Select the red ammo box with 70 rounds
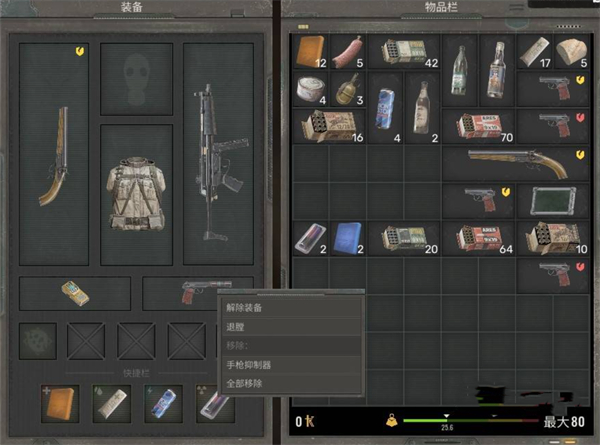The width and height of the screenshot is (600, 445). [481, 126]
